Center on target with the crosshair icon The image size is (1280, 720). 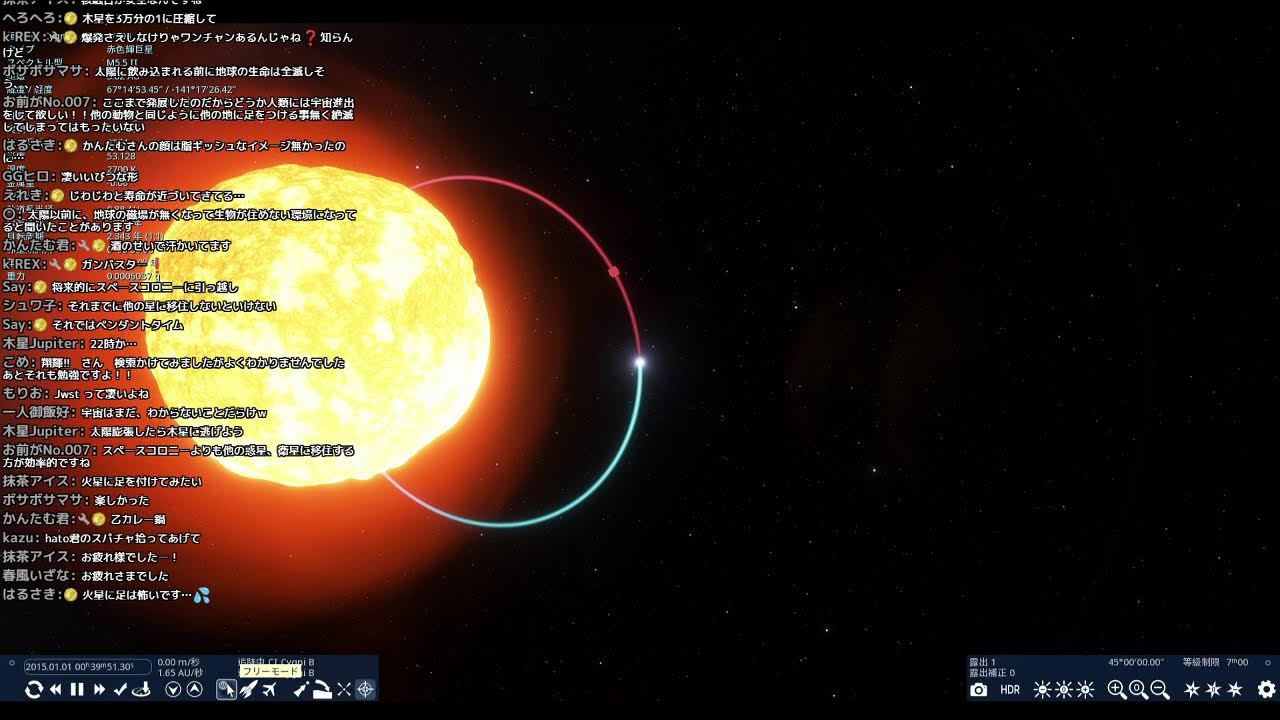pos(365,689)
